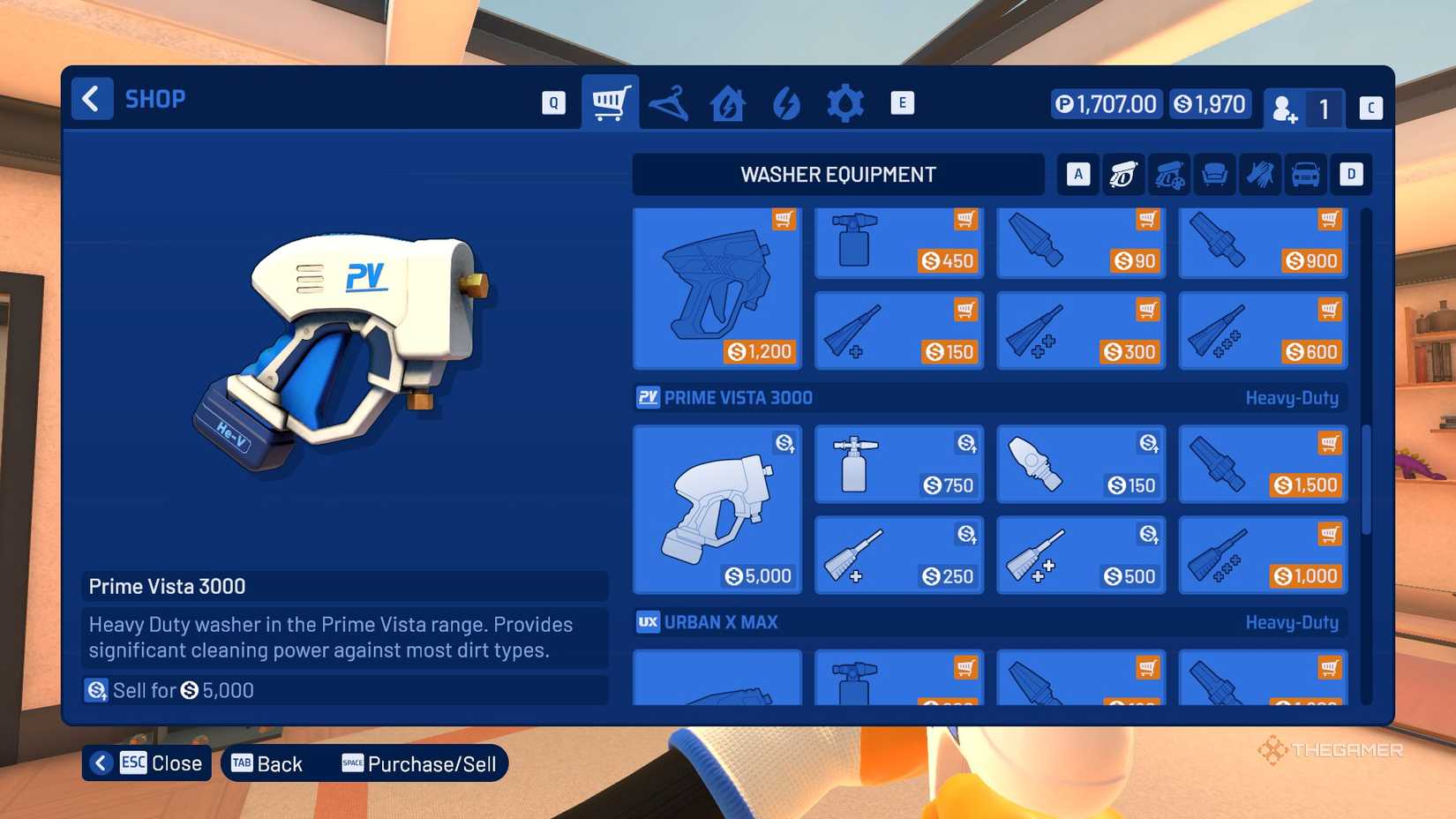1456x819 pixels.
Task: Click the back arrow next to SHOP title
Action: pos(92,99)
